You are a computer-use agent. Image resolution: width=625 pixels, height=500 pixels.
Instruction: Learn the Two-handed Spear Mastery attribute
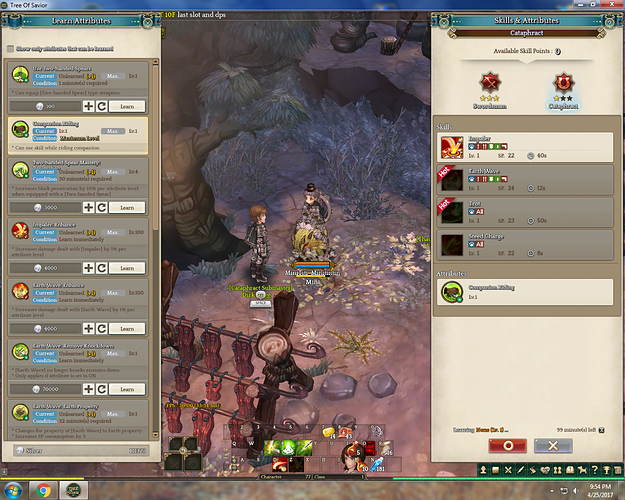pyautogui.click(x=126, y=207)
